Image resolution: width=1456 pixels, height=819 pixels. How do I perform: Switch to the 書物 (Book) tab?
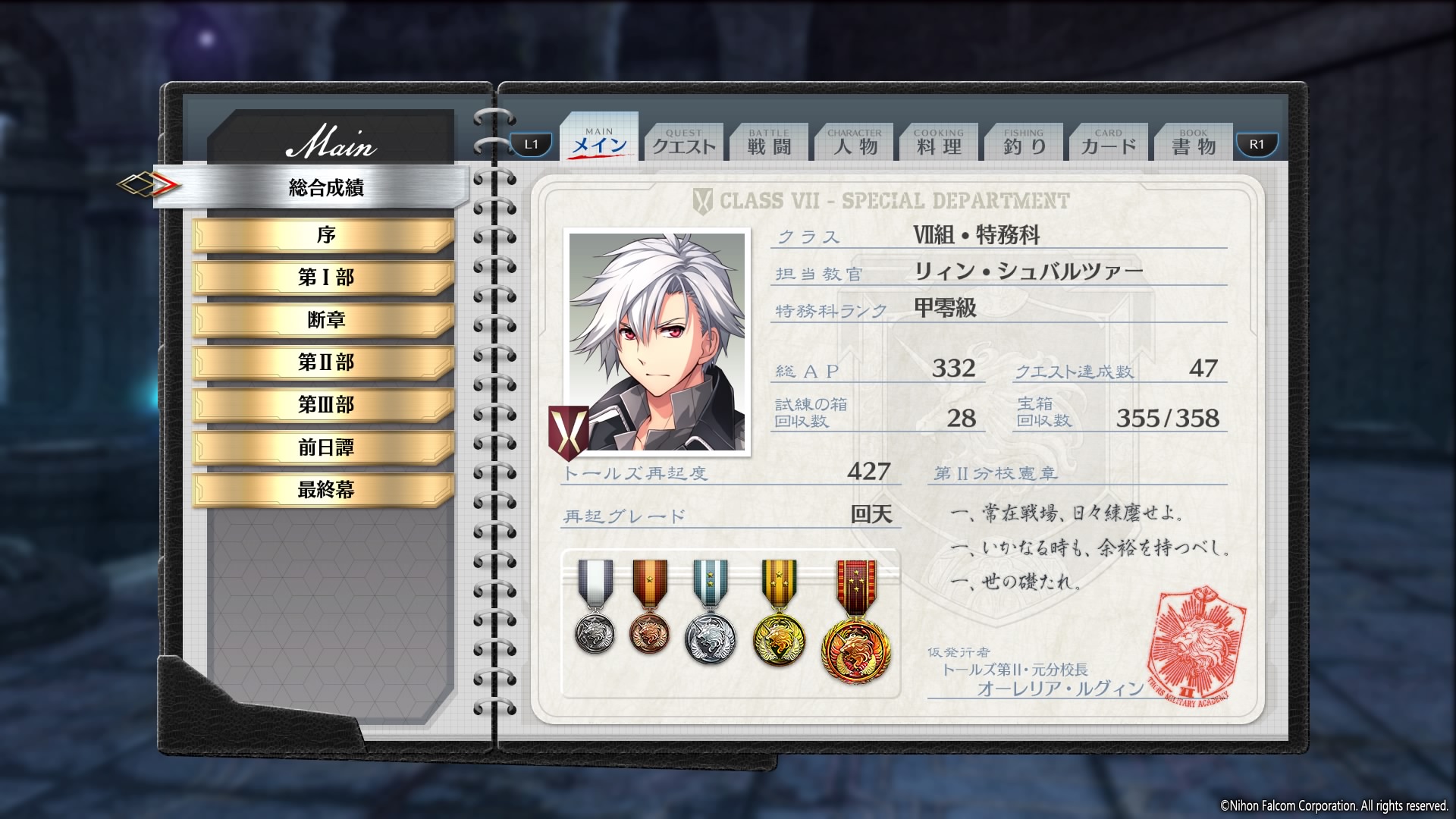coord(1194,143)
